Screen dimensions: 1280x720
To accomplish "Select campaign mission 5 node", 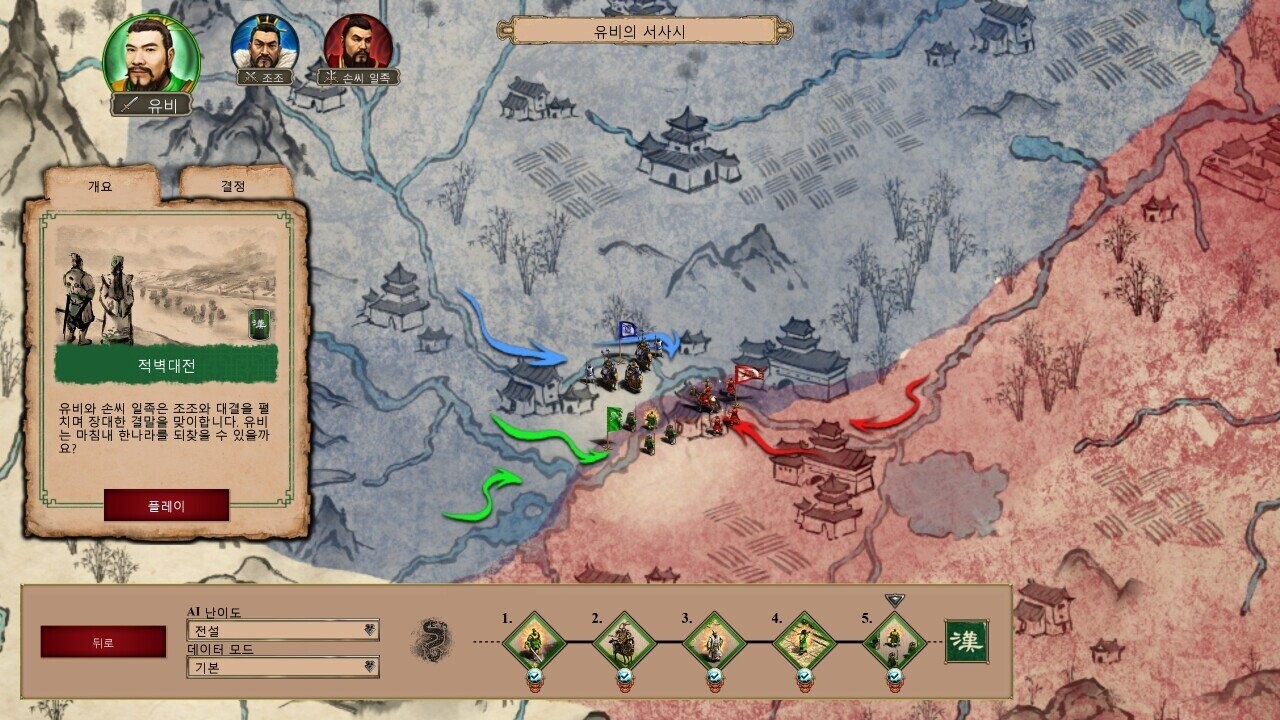I will point(894,640).
